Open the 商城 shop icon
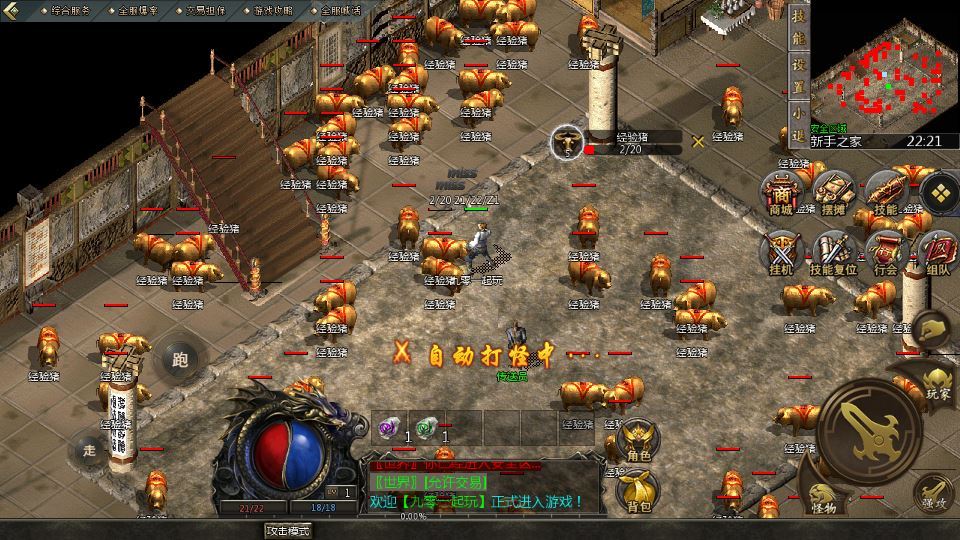Viewport: 960px width, 540px height. pos(780,193)
